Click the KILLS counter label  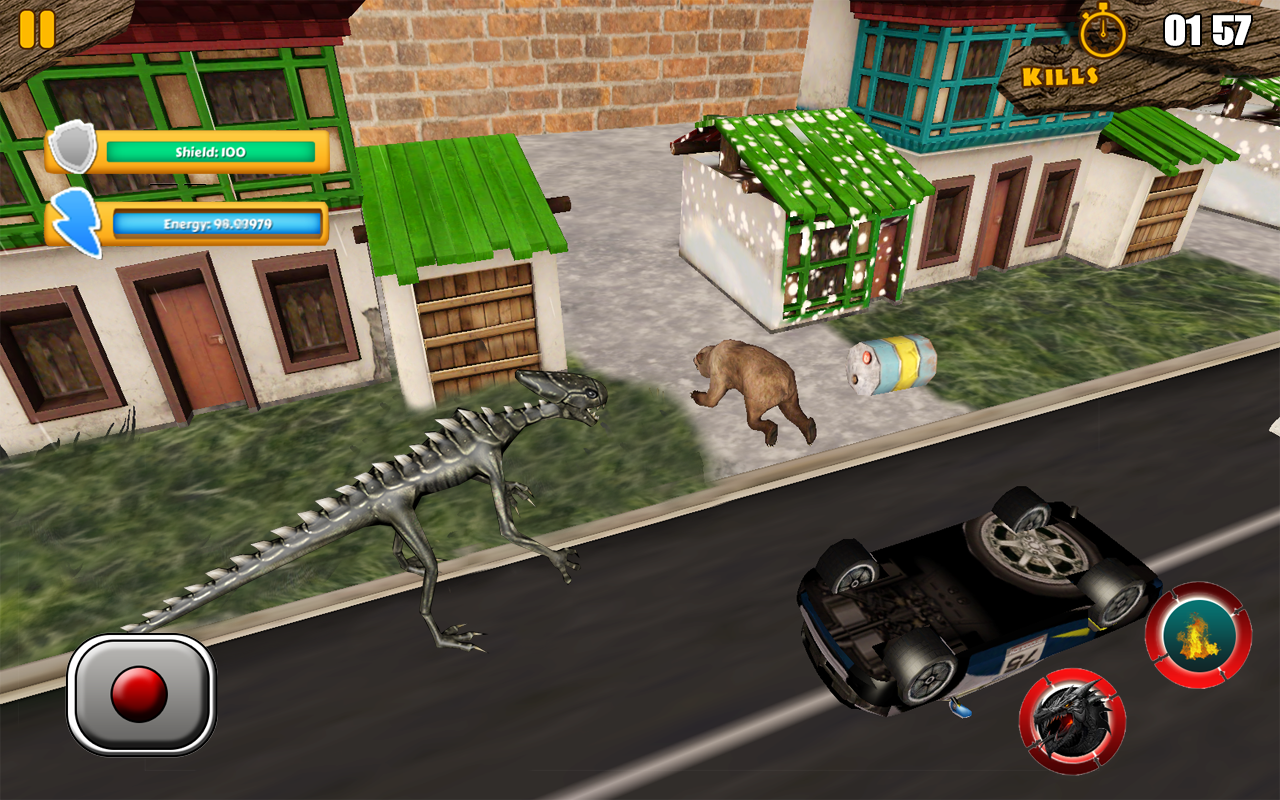(x=1062, y=73)
